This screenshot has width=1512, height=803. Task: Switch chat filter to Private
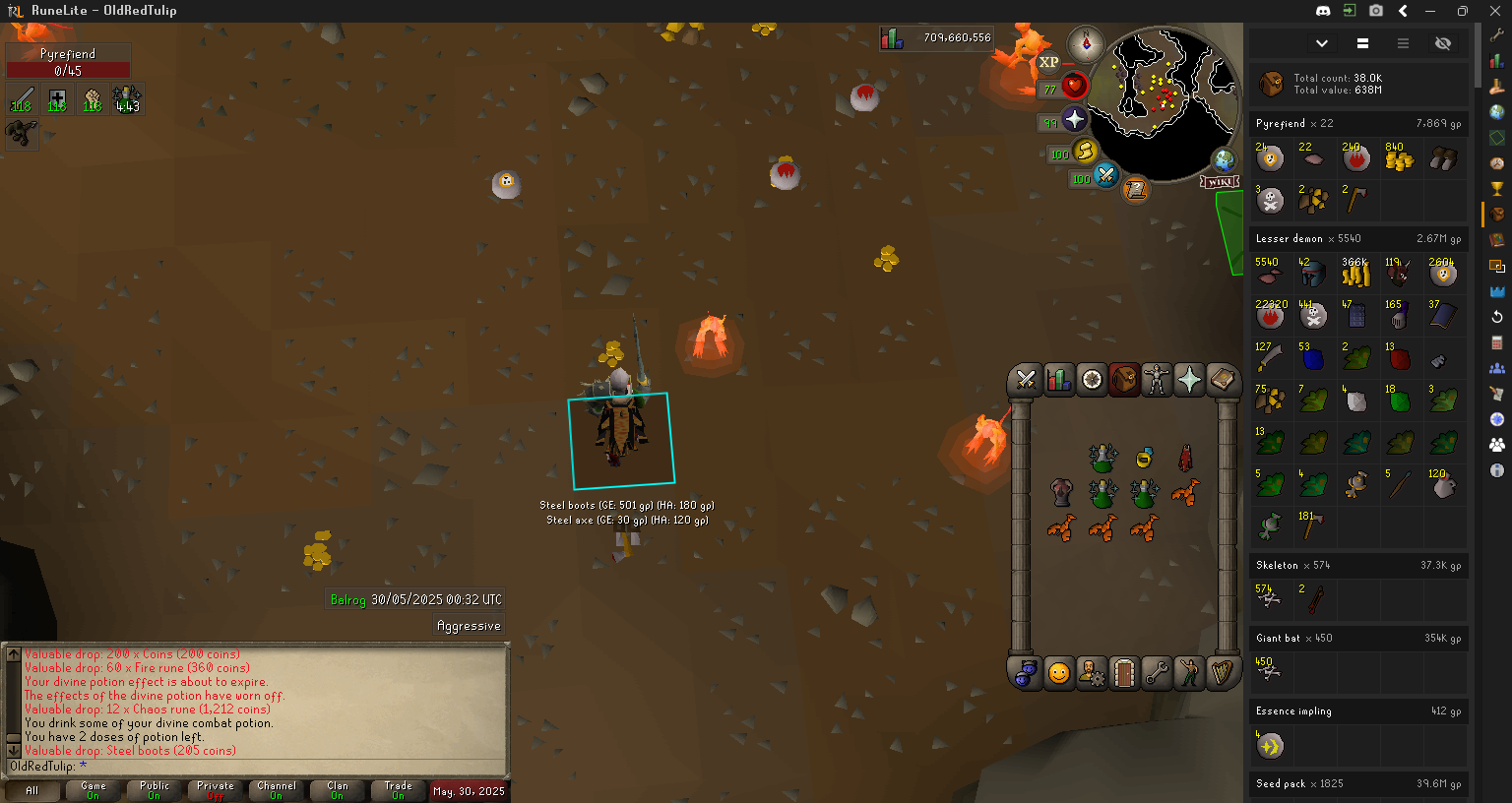(x=216, y=790)
